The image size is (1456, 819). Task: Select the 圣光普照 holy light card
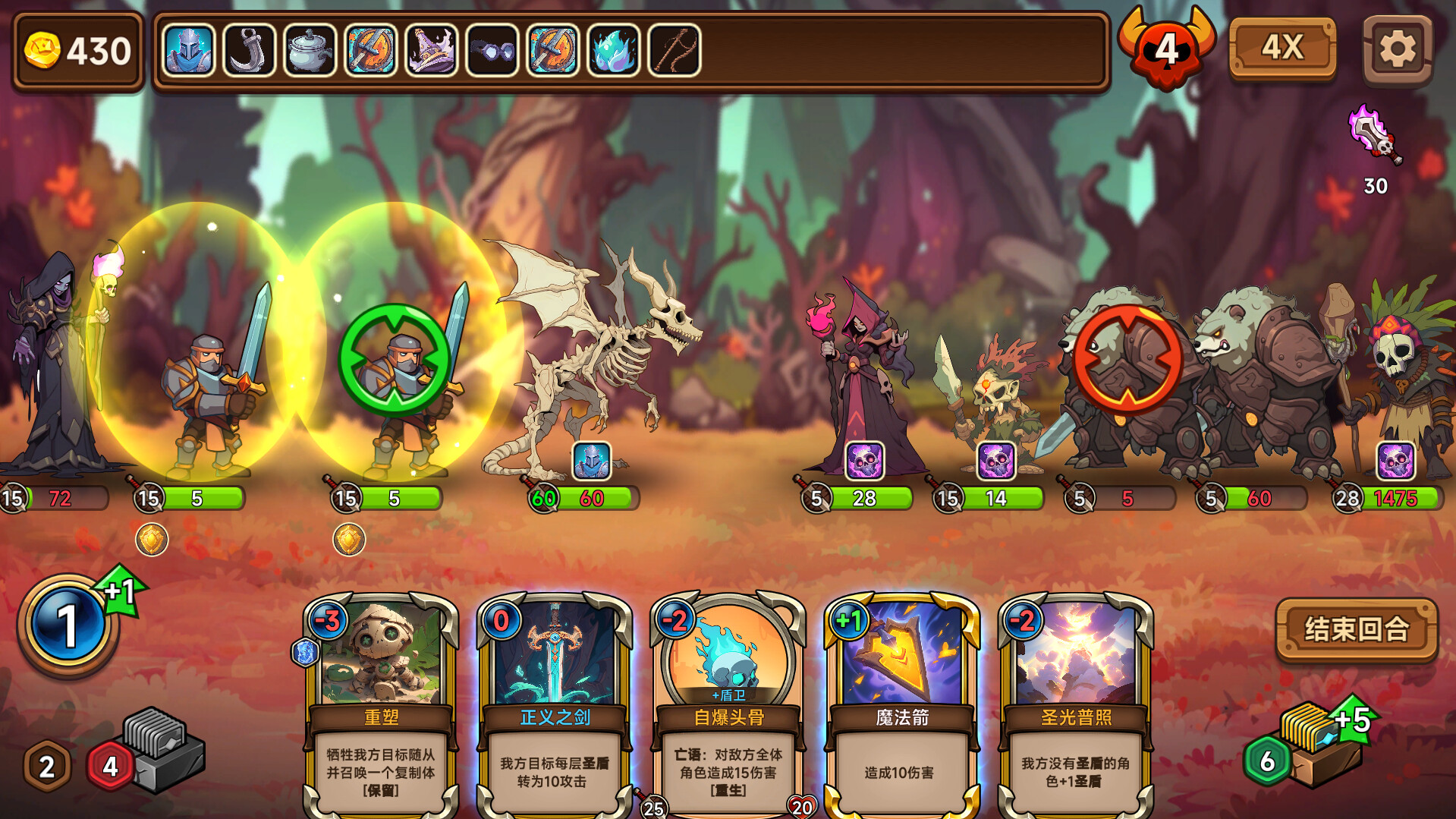pos(1076,706)
